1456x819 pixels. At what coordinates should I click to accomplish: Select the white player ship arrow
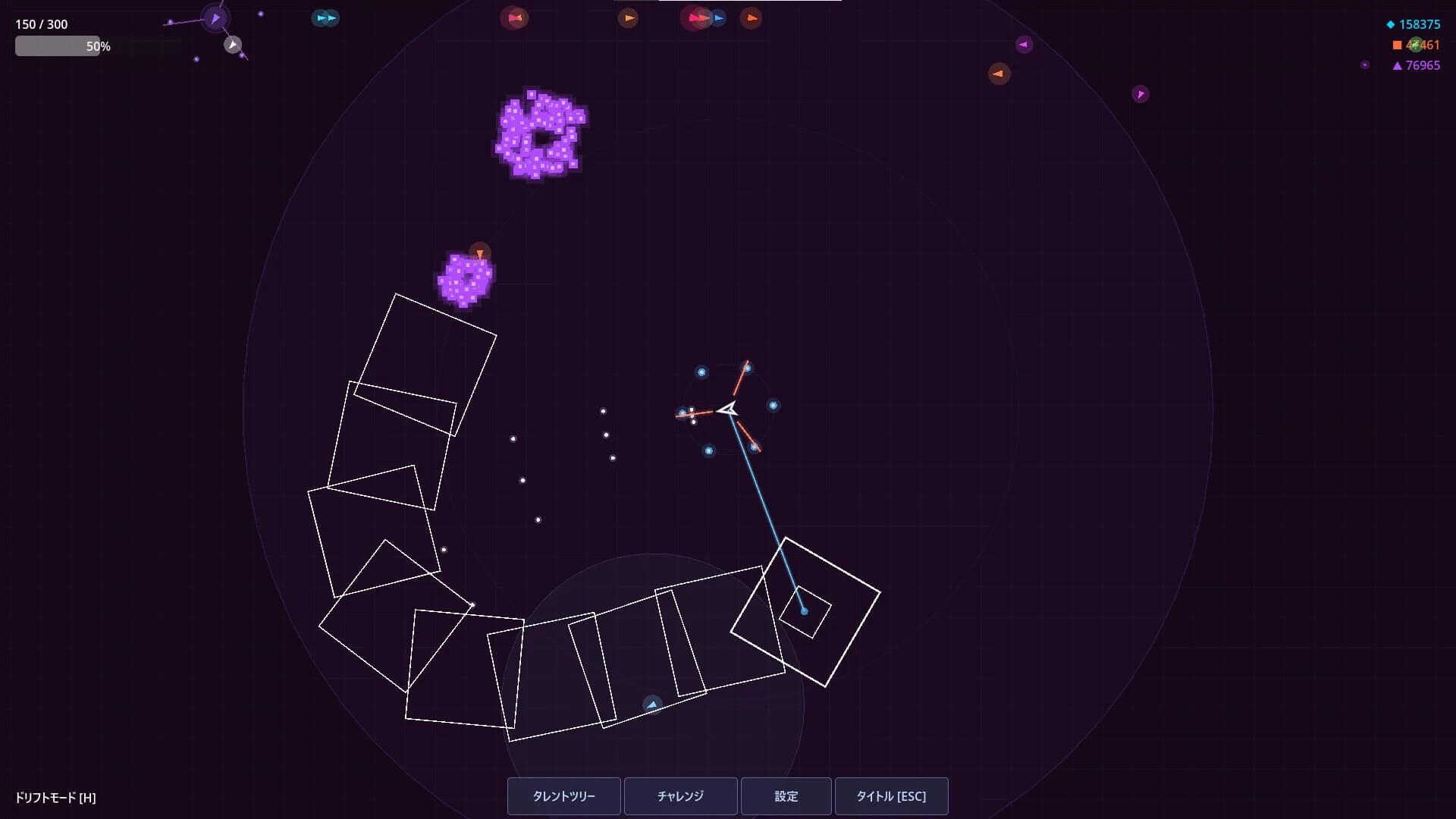(728, 409)
